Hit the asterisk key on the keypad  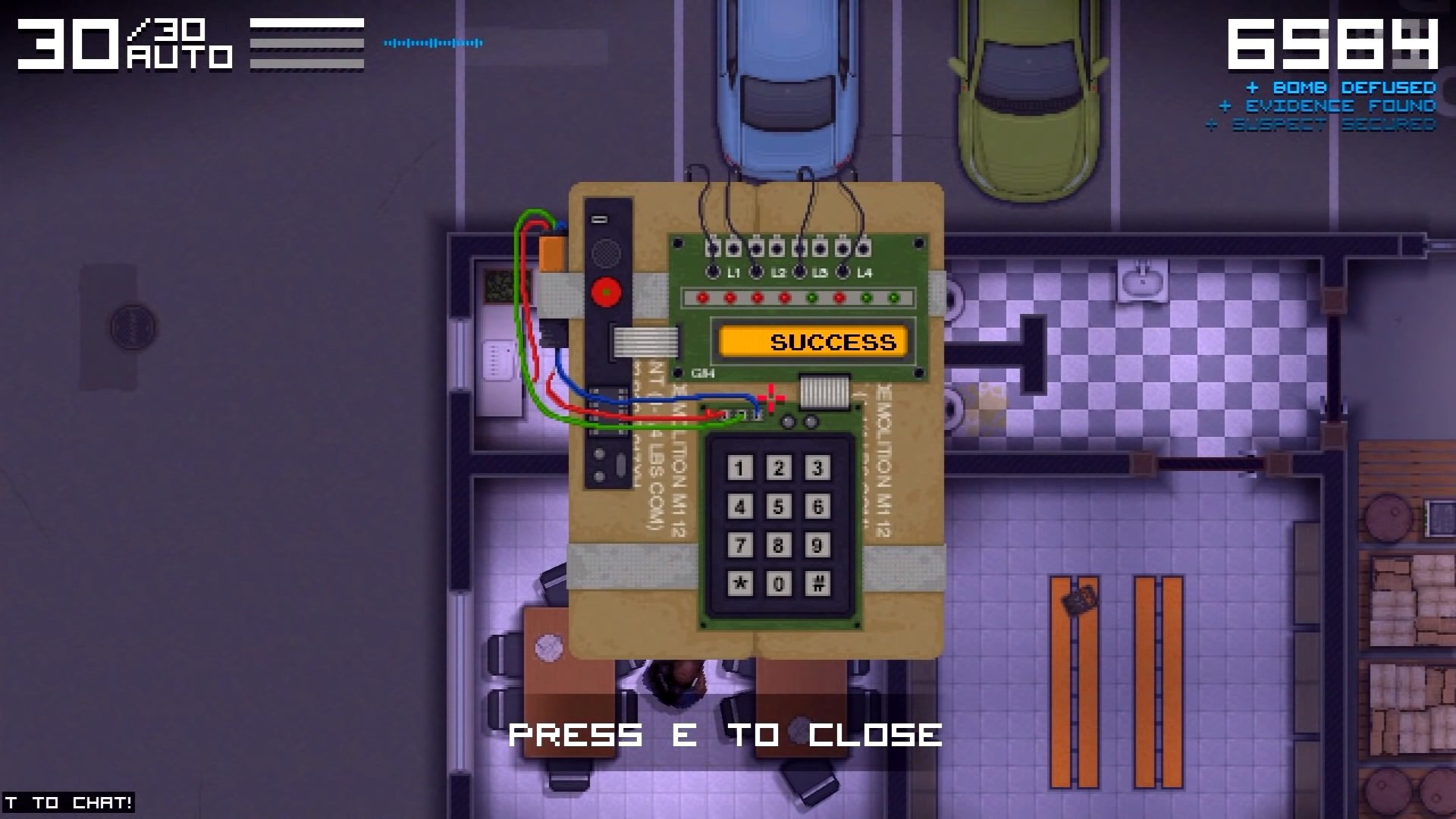coord(740,584)
